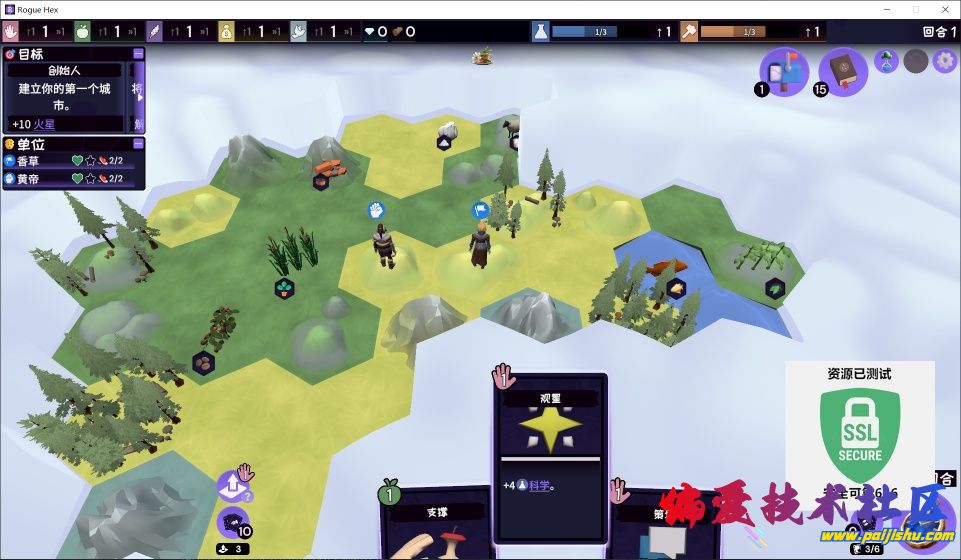Show the next objective with the arrow
Viewport: 961px width, 560px height.
[x=138, y=97]
